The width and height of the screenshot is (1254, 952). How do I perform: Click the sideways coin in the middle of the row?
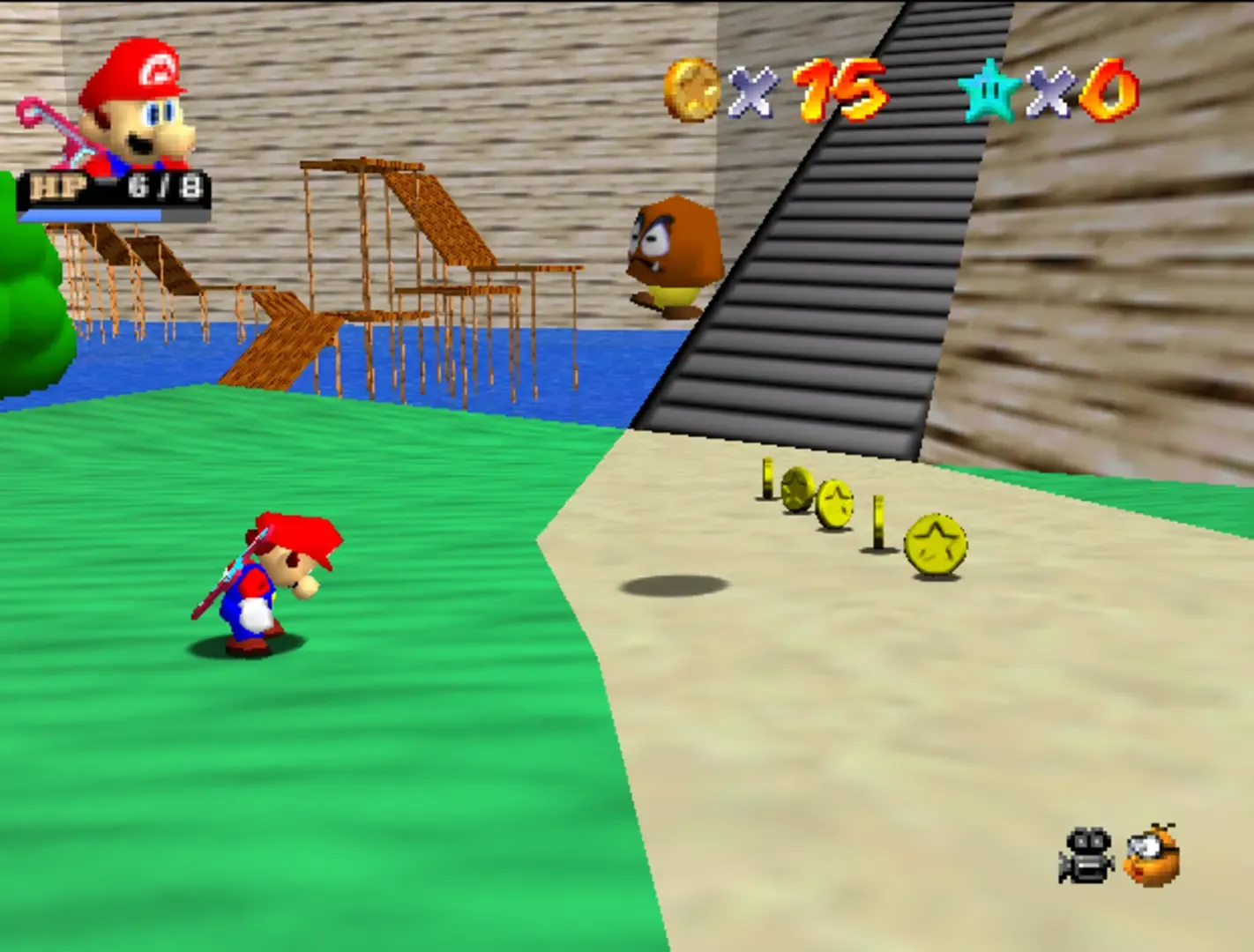tap(877, 523)
